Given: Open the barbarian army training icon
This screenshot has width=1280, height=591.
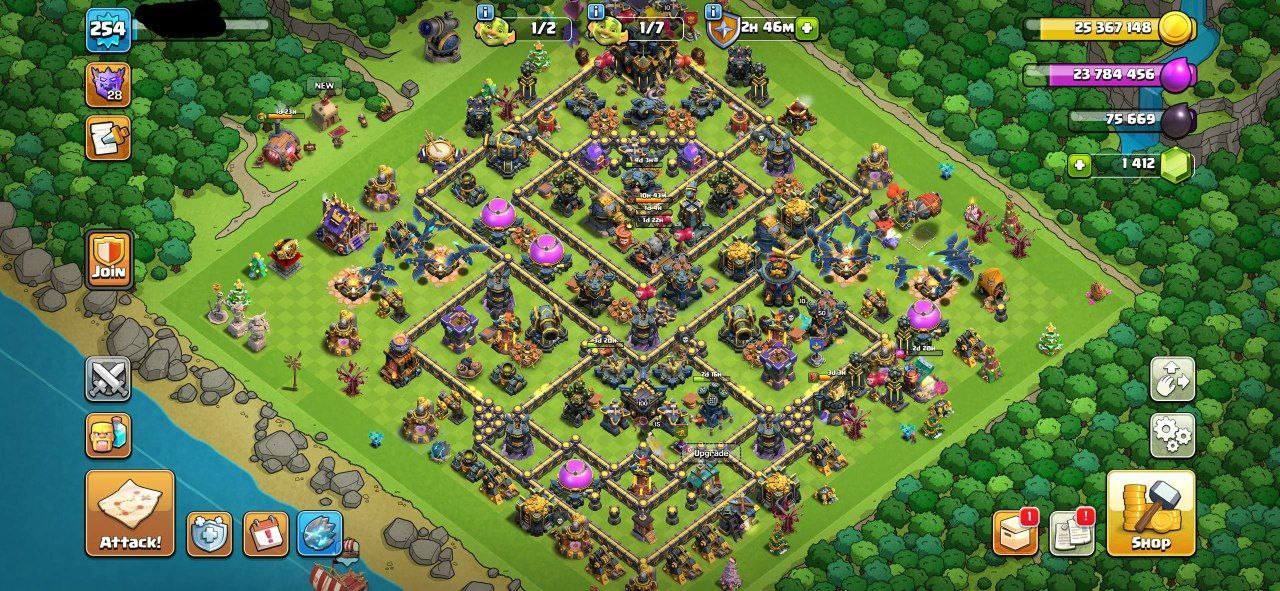Looking at the screenshot, I should pos(108,436).
